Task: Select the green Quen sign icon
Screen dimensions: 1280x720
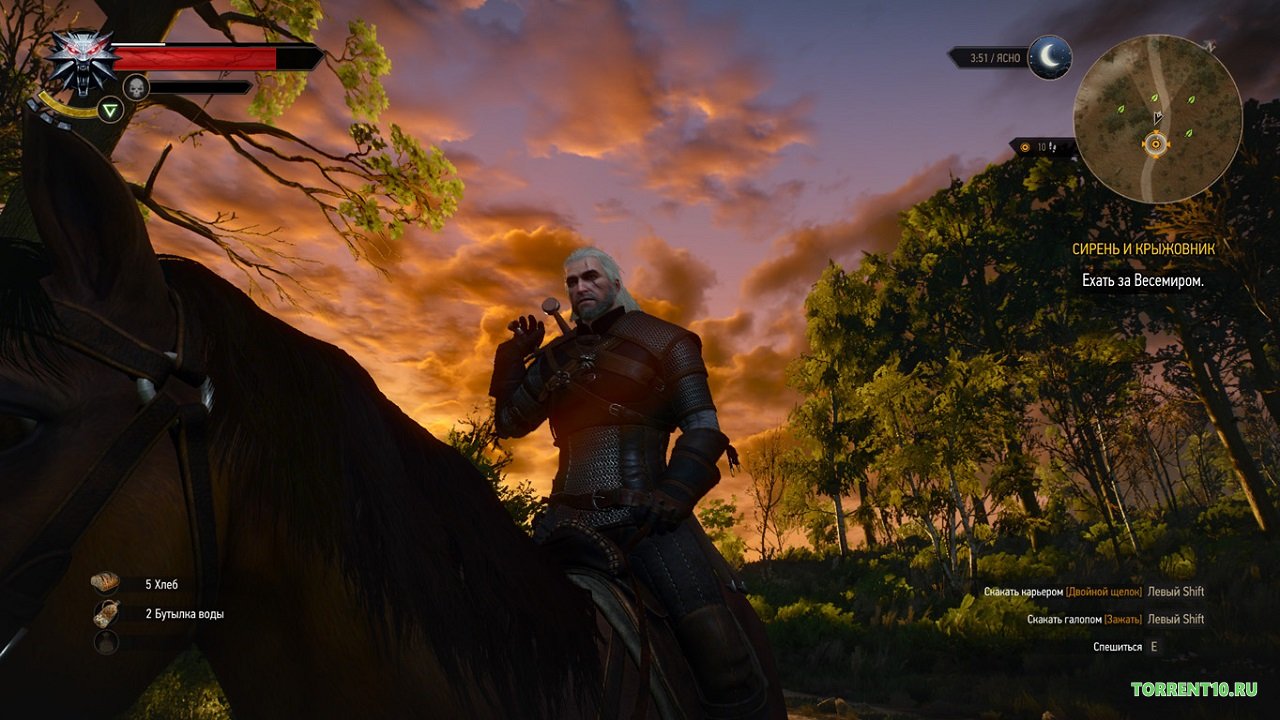Action: coord(110,110)
